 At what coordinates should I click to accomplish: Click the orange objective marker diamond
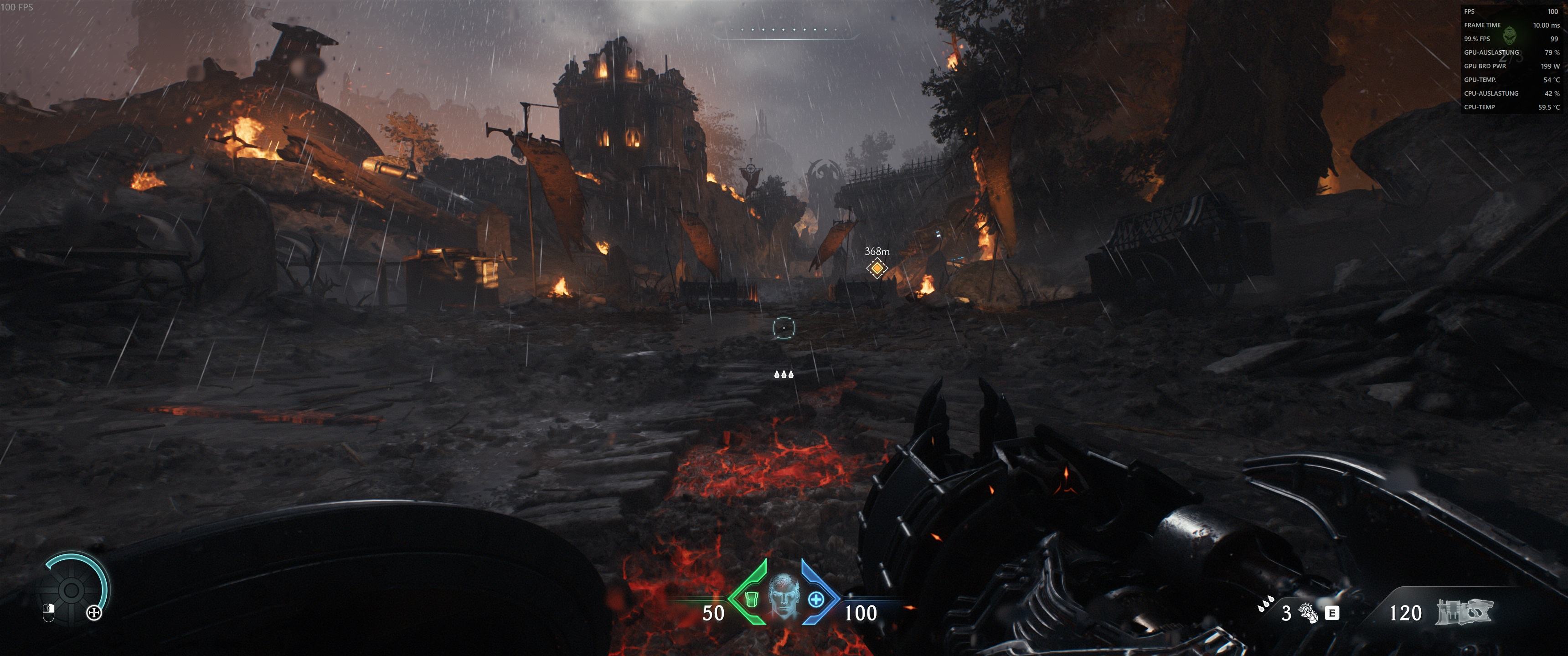tap(877, 268)
